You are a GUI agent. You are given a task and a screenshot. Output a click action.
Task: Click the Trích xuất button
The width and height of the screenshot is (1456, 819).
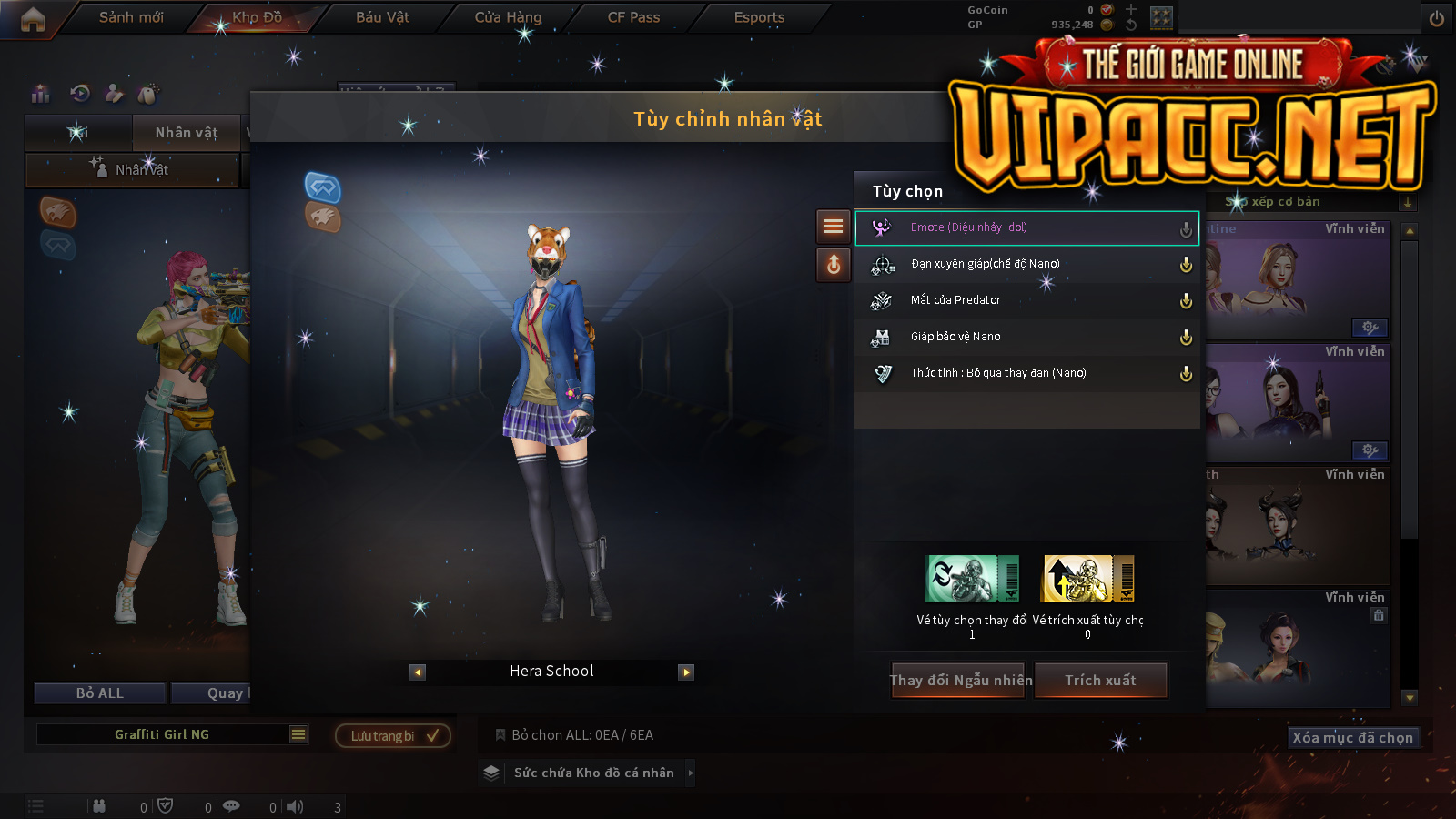click(x=1101, y=681)
